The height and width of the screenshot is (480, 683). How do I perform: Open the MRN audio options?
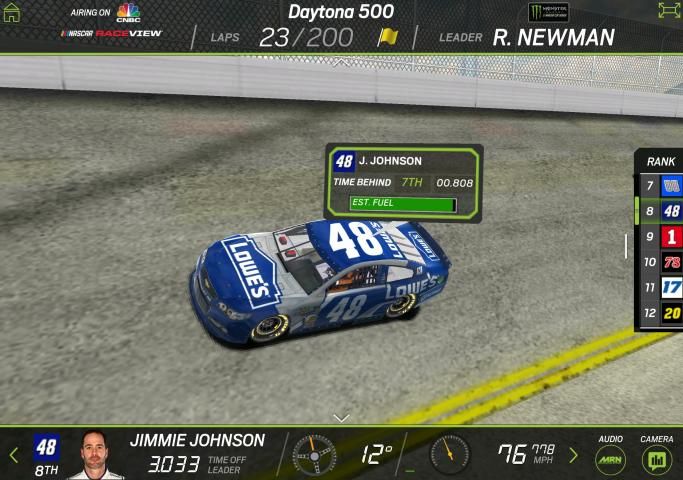click(x=610, y=458)
